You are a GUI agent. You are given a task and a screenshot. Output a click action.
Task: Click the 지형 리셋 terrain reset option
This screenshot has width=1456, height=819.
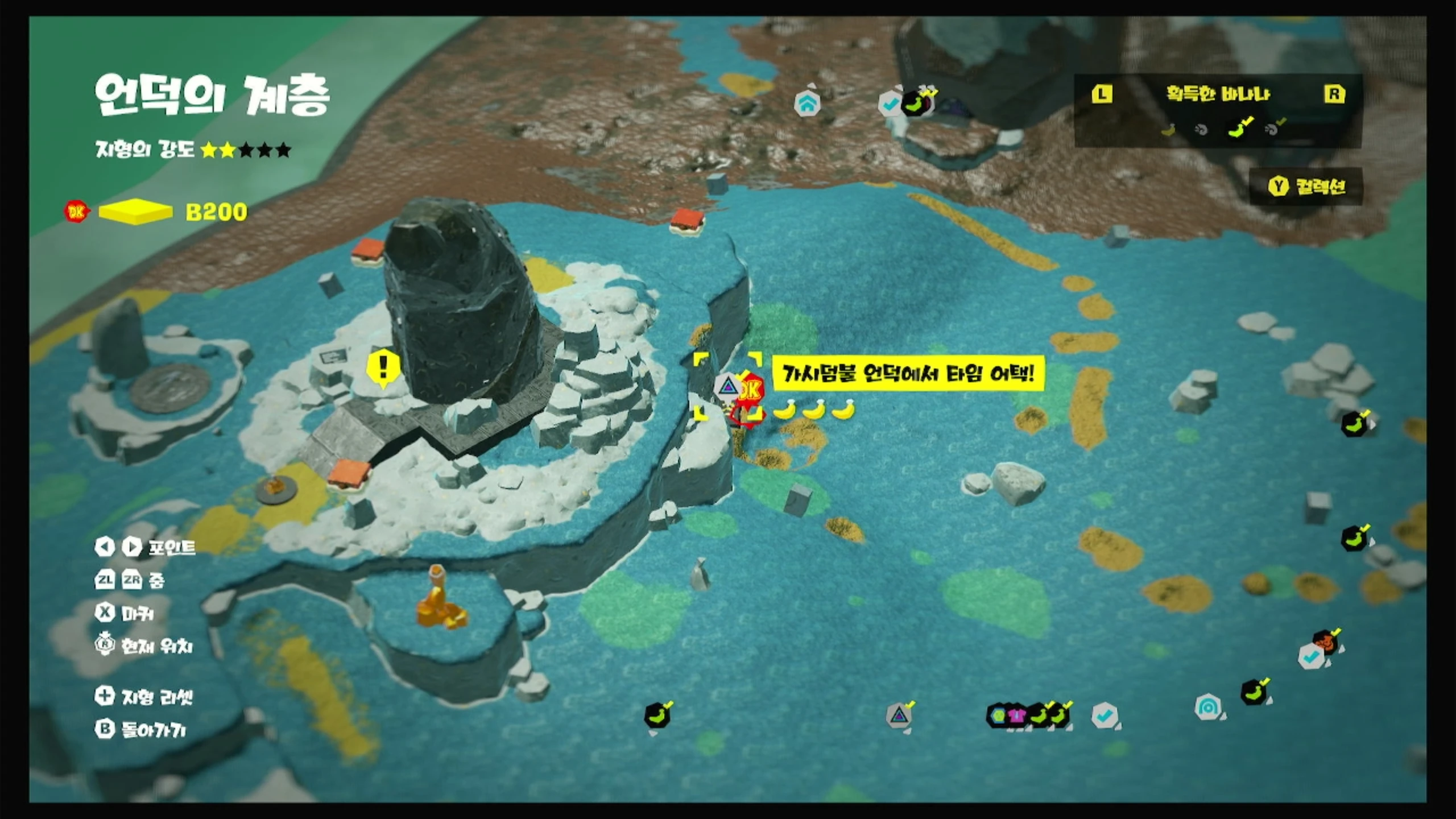144,696
